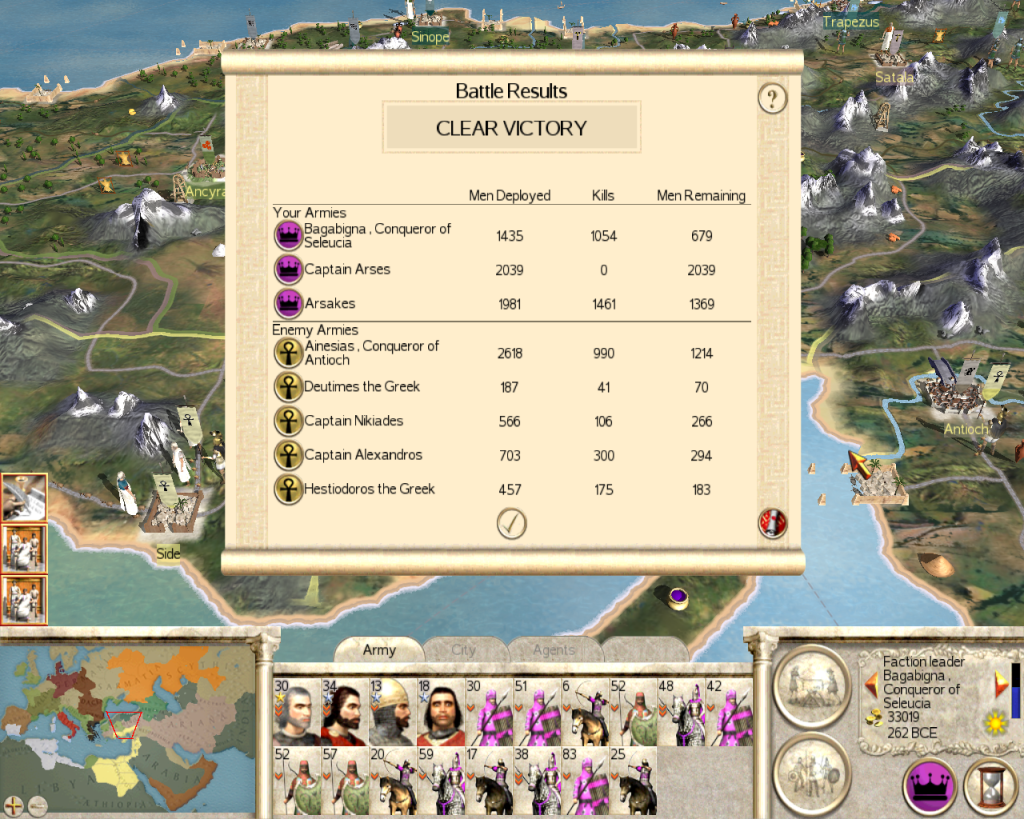Open the construction round button showing builders
The width and height of the screenshot is (1024, 819).
(x=811, y=683)
